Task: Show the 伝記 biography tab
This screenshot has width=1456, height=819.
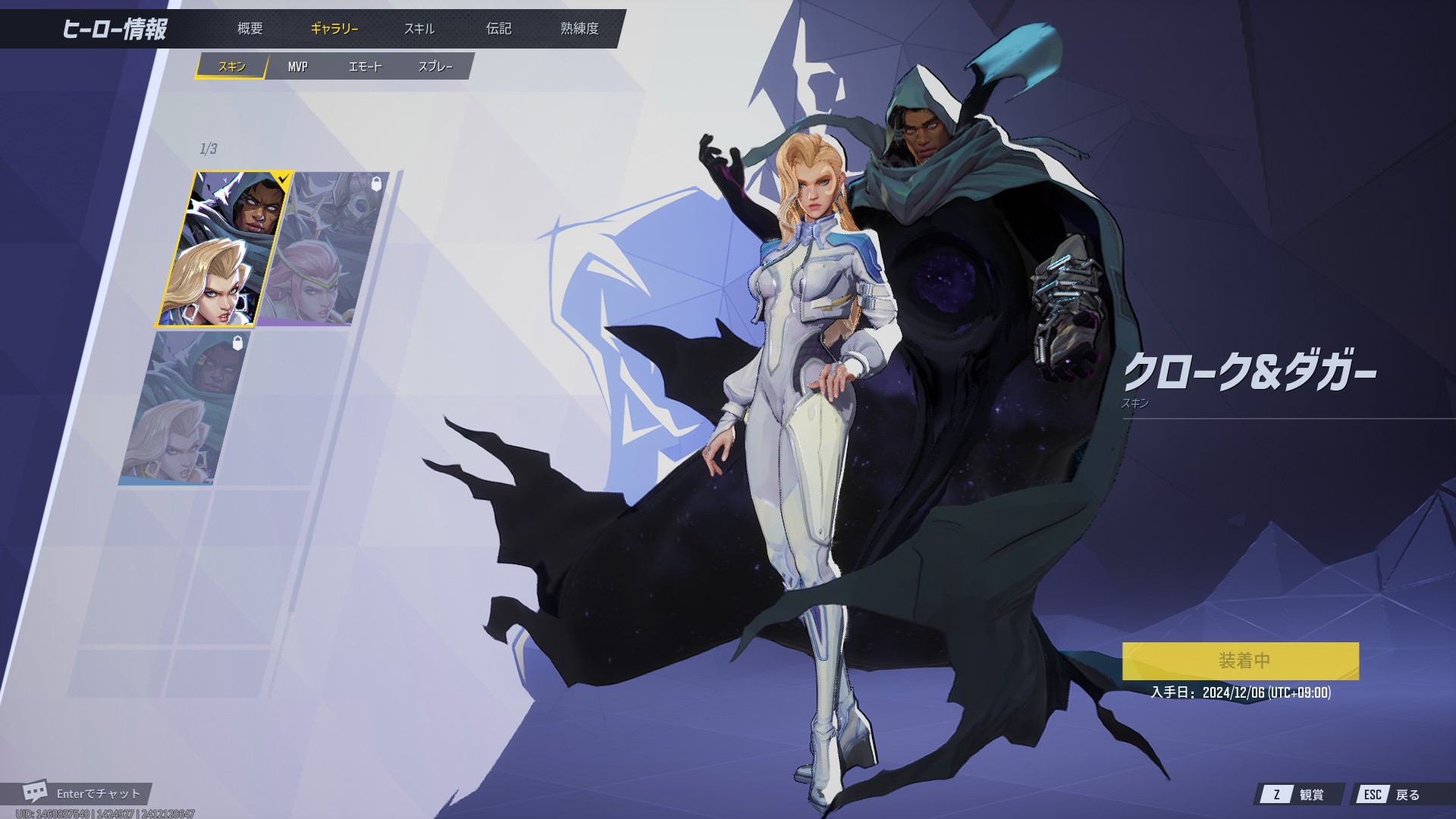Action: click(498, 29)
